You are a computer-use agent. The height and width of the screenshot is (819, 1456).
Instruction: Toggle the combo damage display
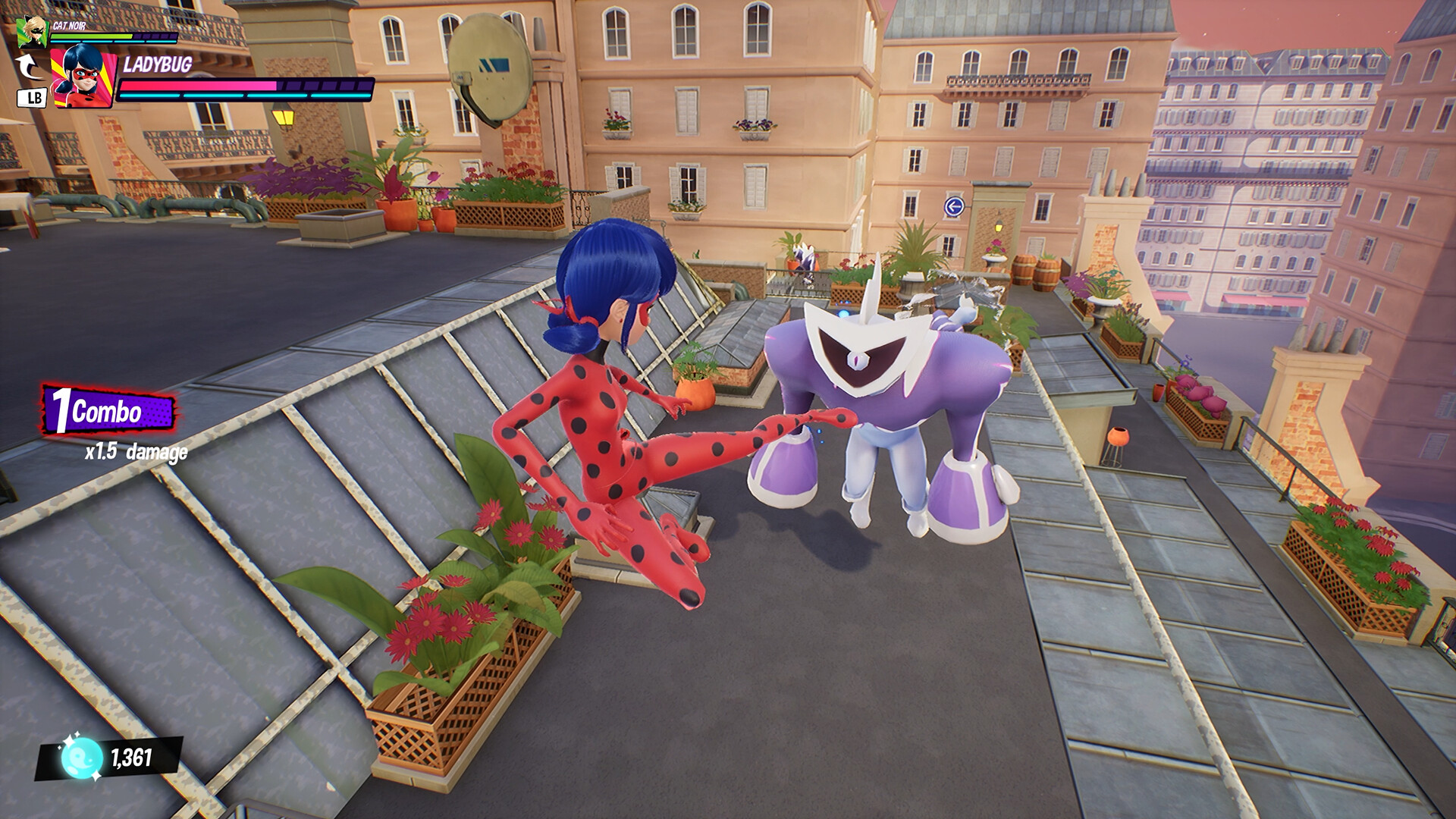[136, 452]
